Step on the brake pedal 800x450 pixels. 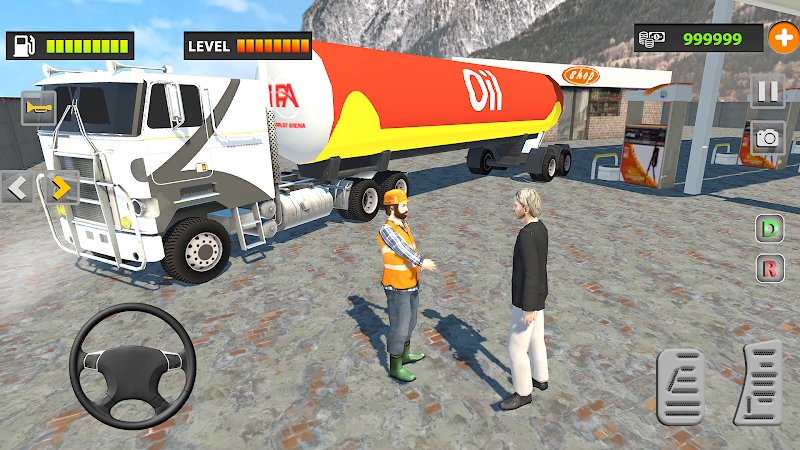pos(682,385)
